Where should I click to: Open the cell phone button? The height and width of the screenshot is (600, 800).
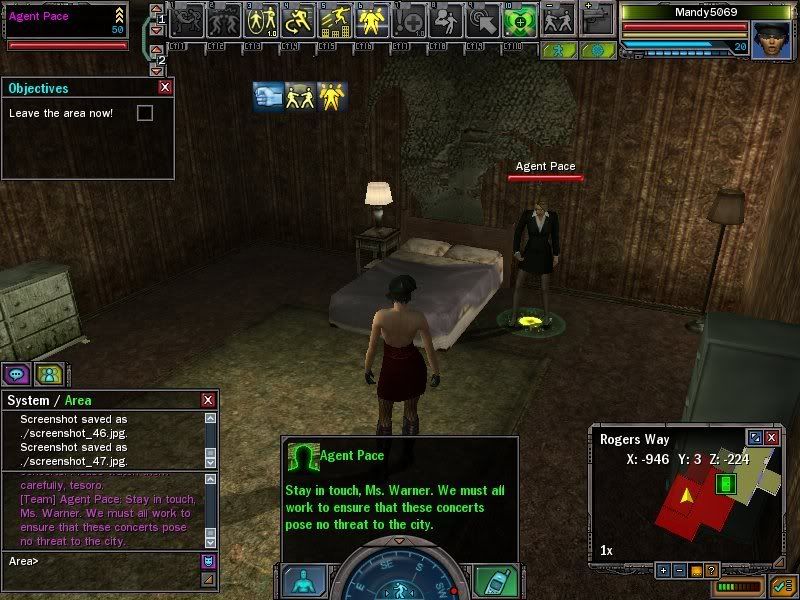pyautogui.click(x=494, y=581)
